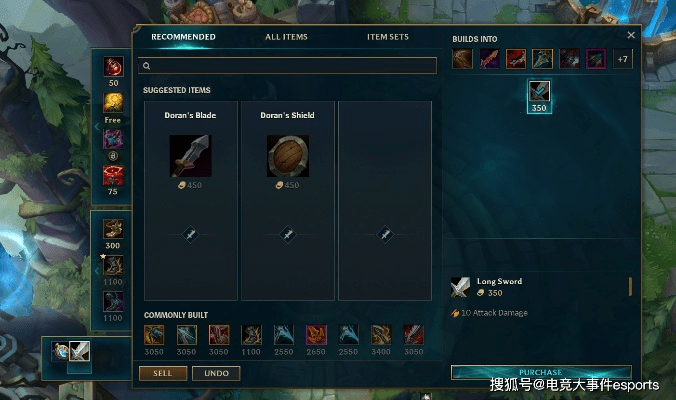The width and height of the screenshot is (676, 400).
Task: Purchase the Long Sword
Action: point(540,372)
